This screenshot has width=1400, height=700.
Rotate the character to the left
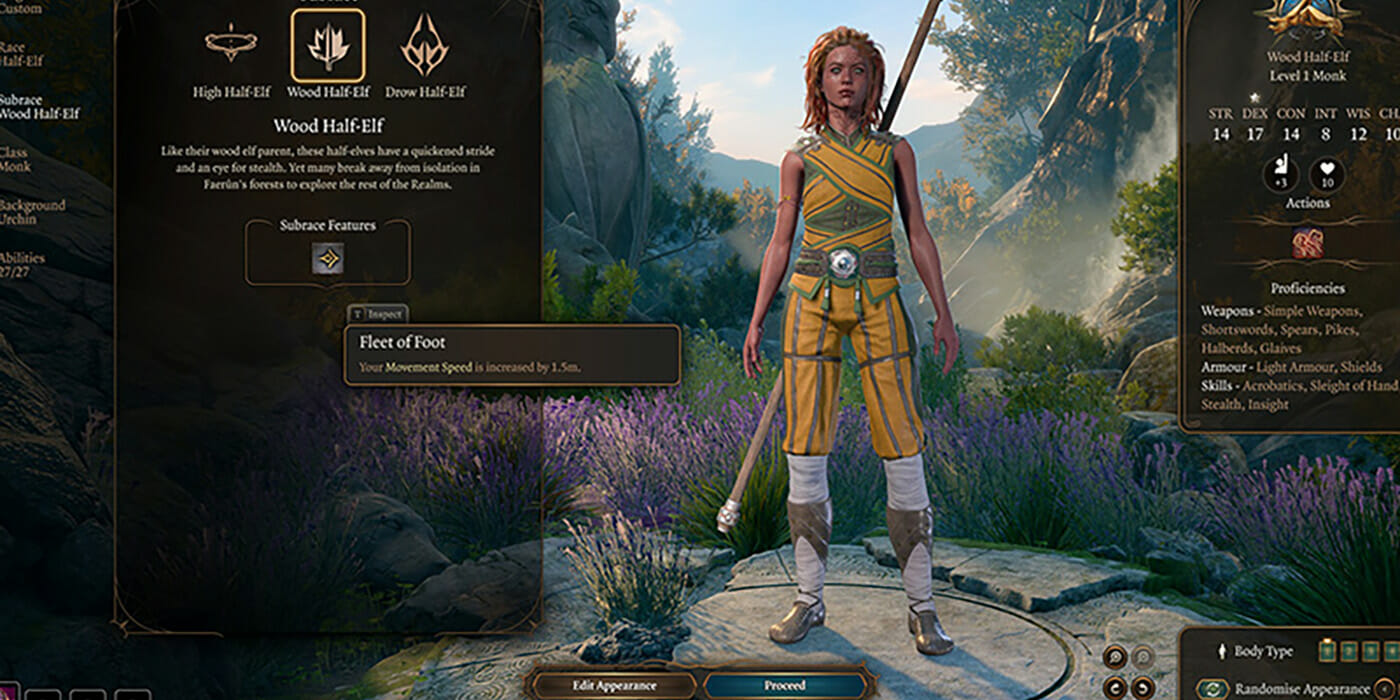coord(1114,686)
